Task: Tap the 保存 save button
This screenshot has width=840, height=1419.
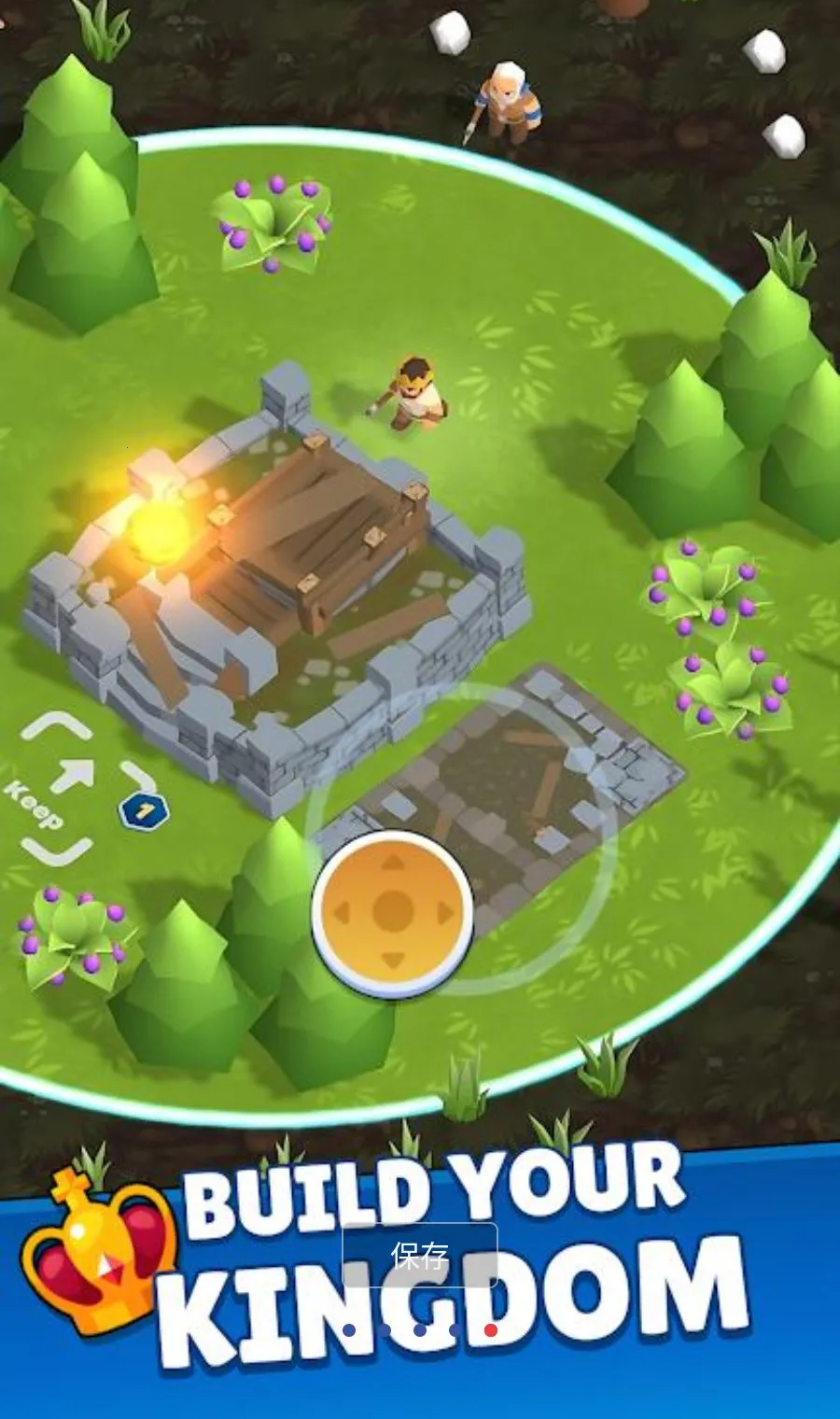Action: click(420, 1256)
